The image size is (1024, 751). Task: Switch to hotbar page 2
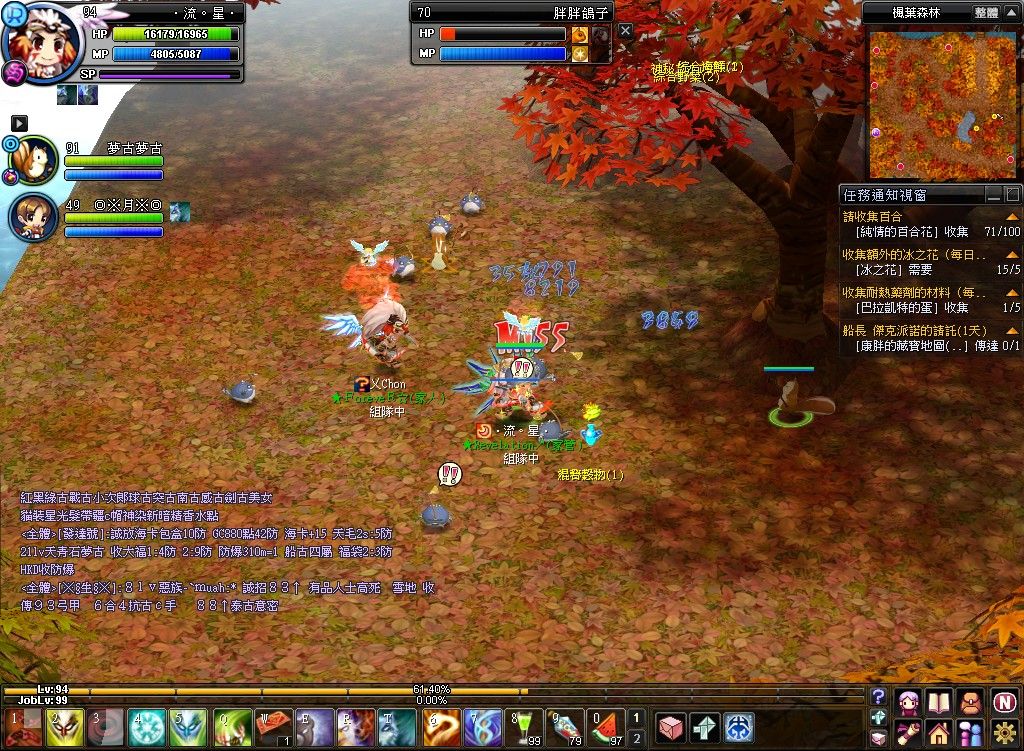pyautogui.click(x=636, y=739)
